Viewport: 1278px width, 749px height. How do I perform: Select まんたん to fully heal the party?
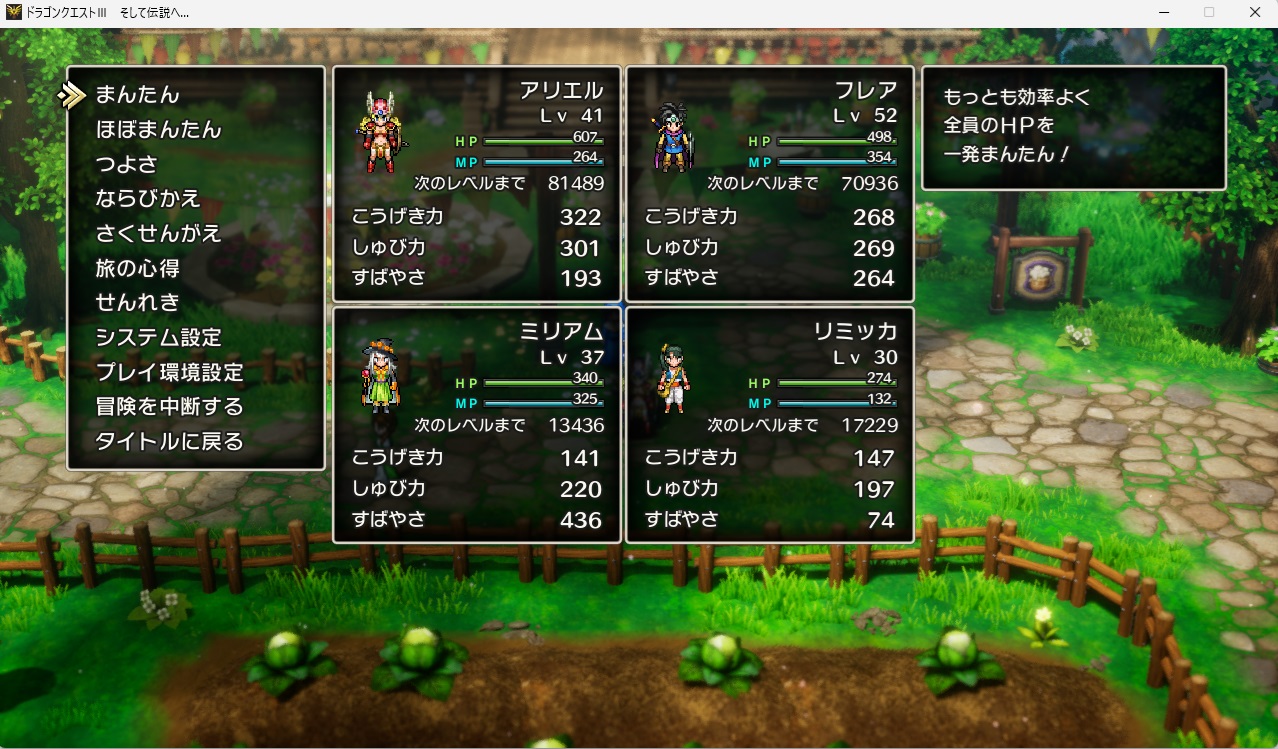(137, 95)
